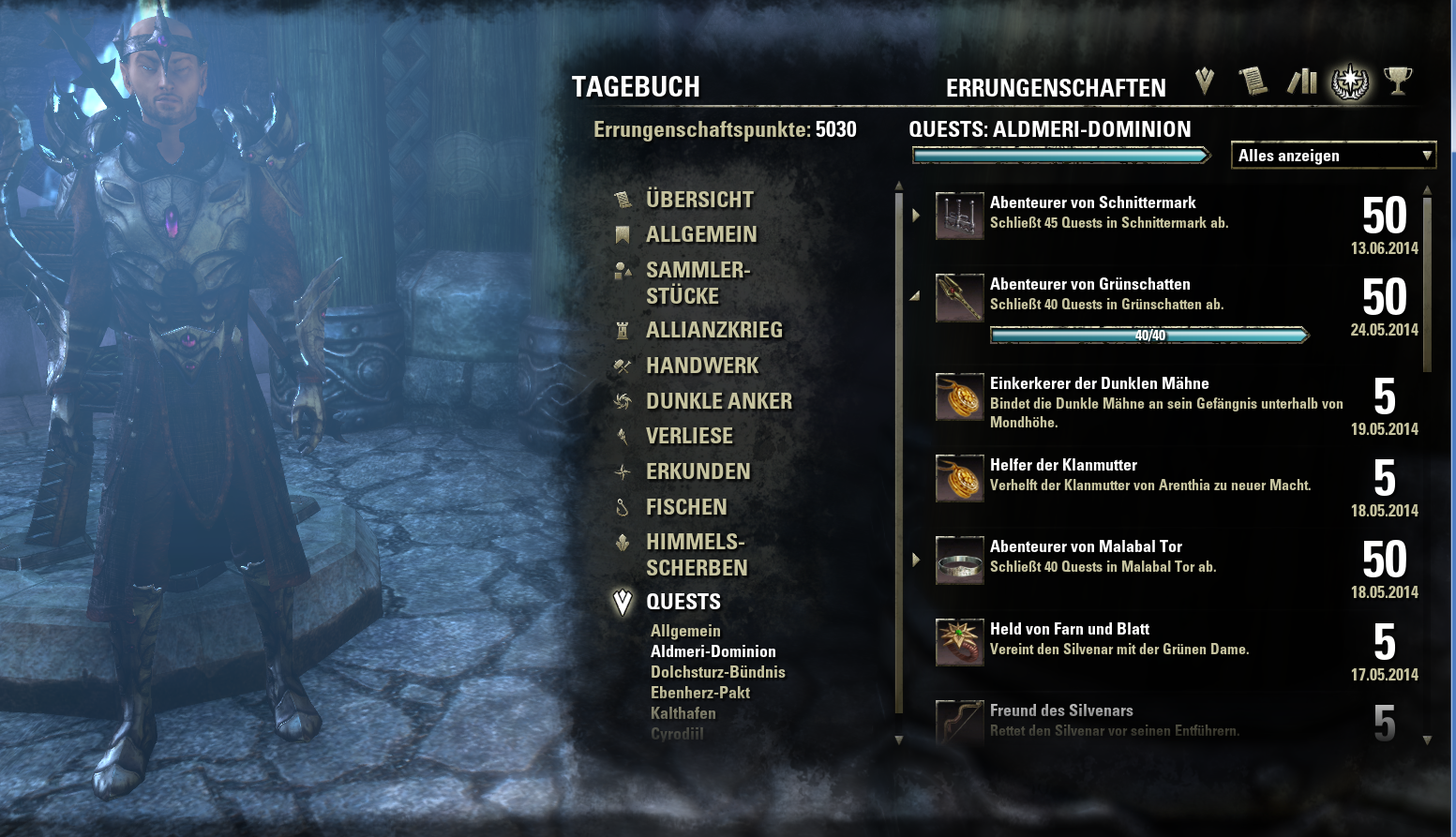The image size is (1456, 837).
Task: Show Allianzkrieg achievements
Action: 713,330
